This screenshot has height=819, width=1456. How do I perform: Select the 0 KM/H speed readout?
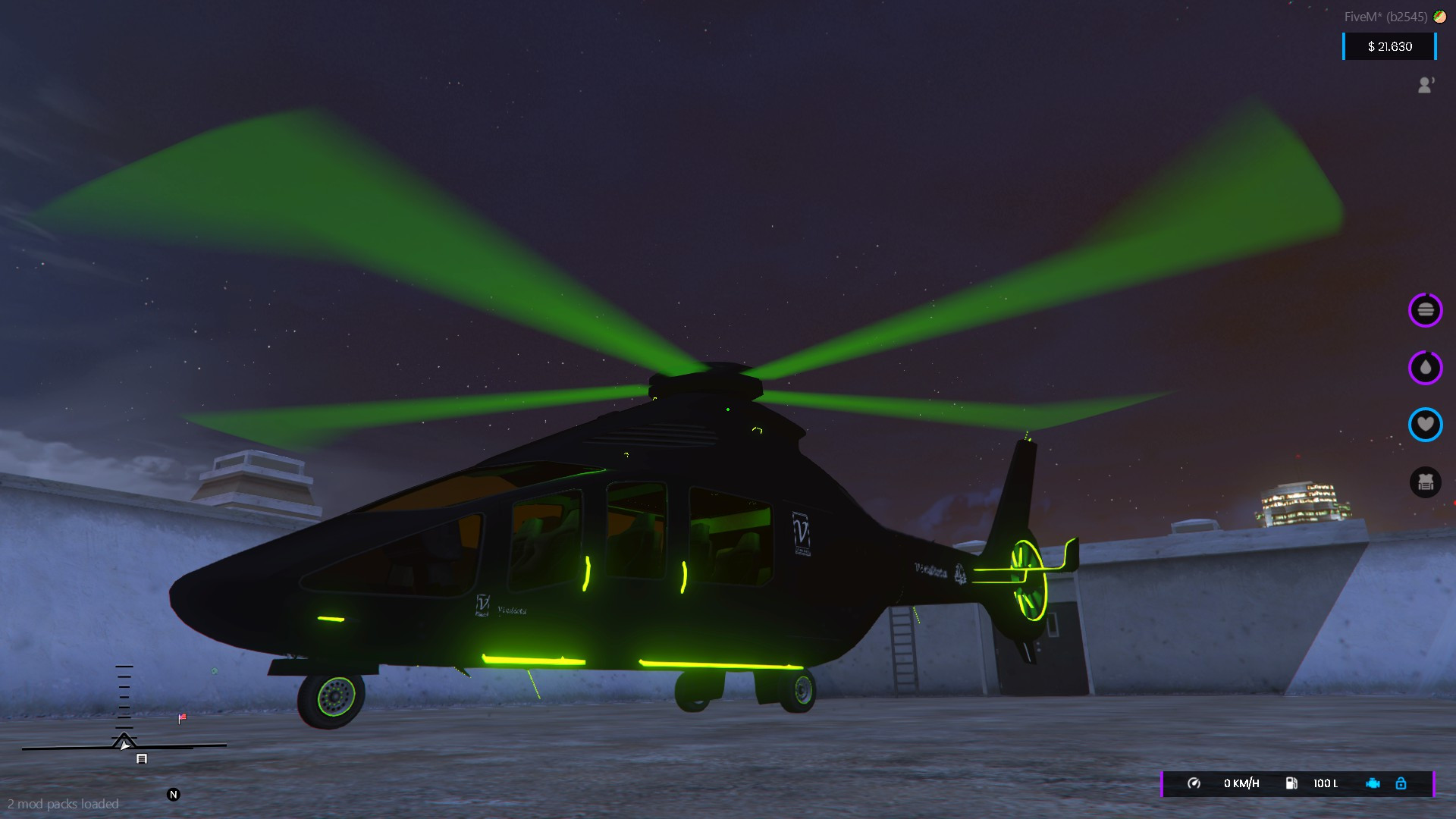coord(1241,784)
